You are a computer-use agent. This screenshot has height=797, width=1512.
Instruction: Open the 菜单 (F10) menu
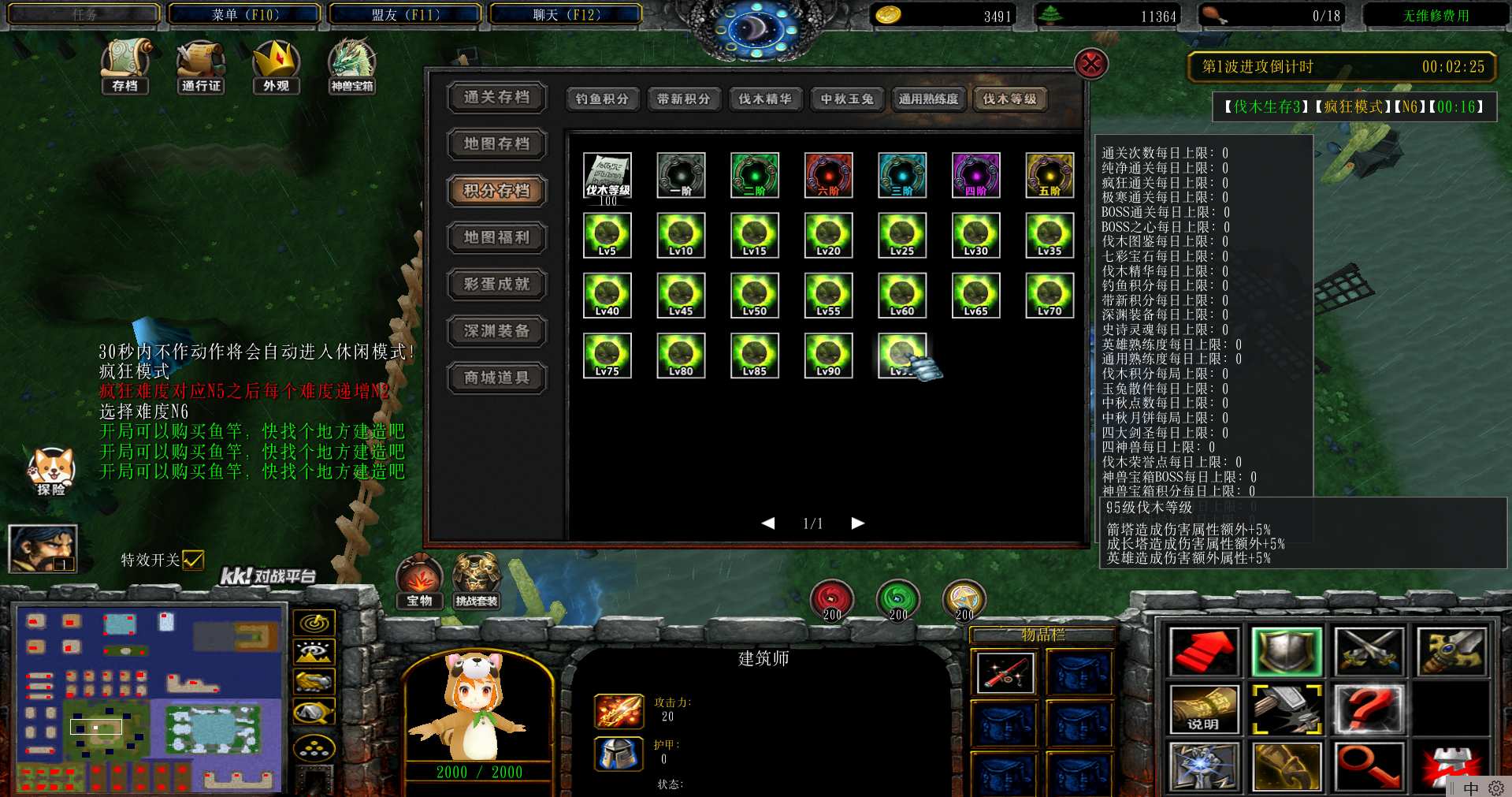click(x=245, y=14)
